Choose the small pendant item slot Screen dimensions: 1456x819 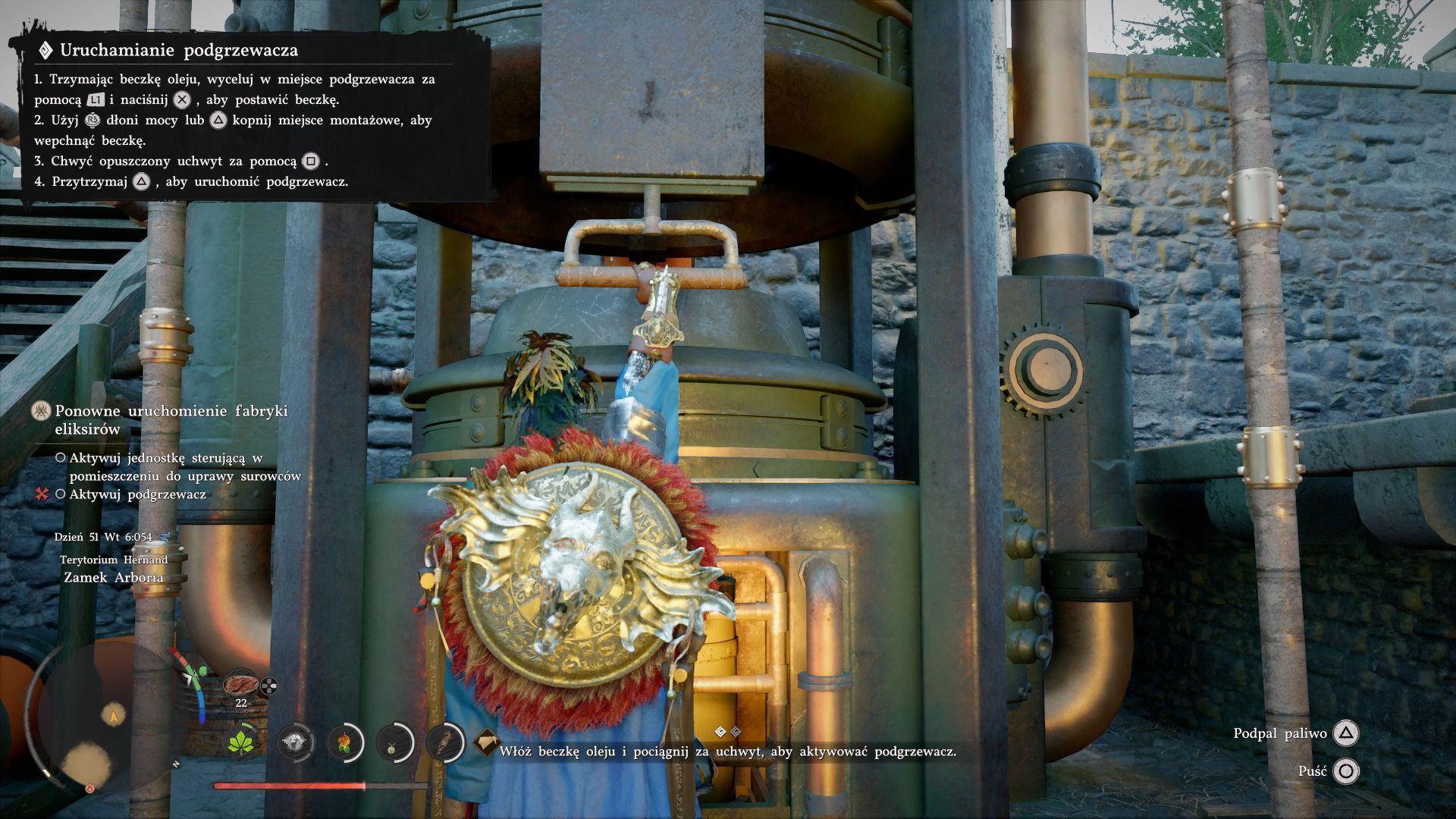pyautogui.click(x=395, y=742)
